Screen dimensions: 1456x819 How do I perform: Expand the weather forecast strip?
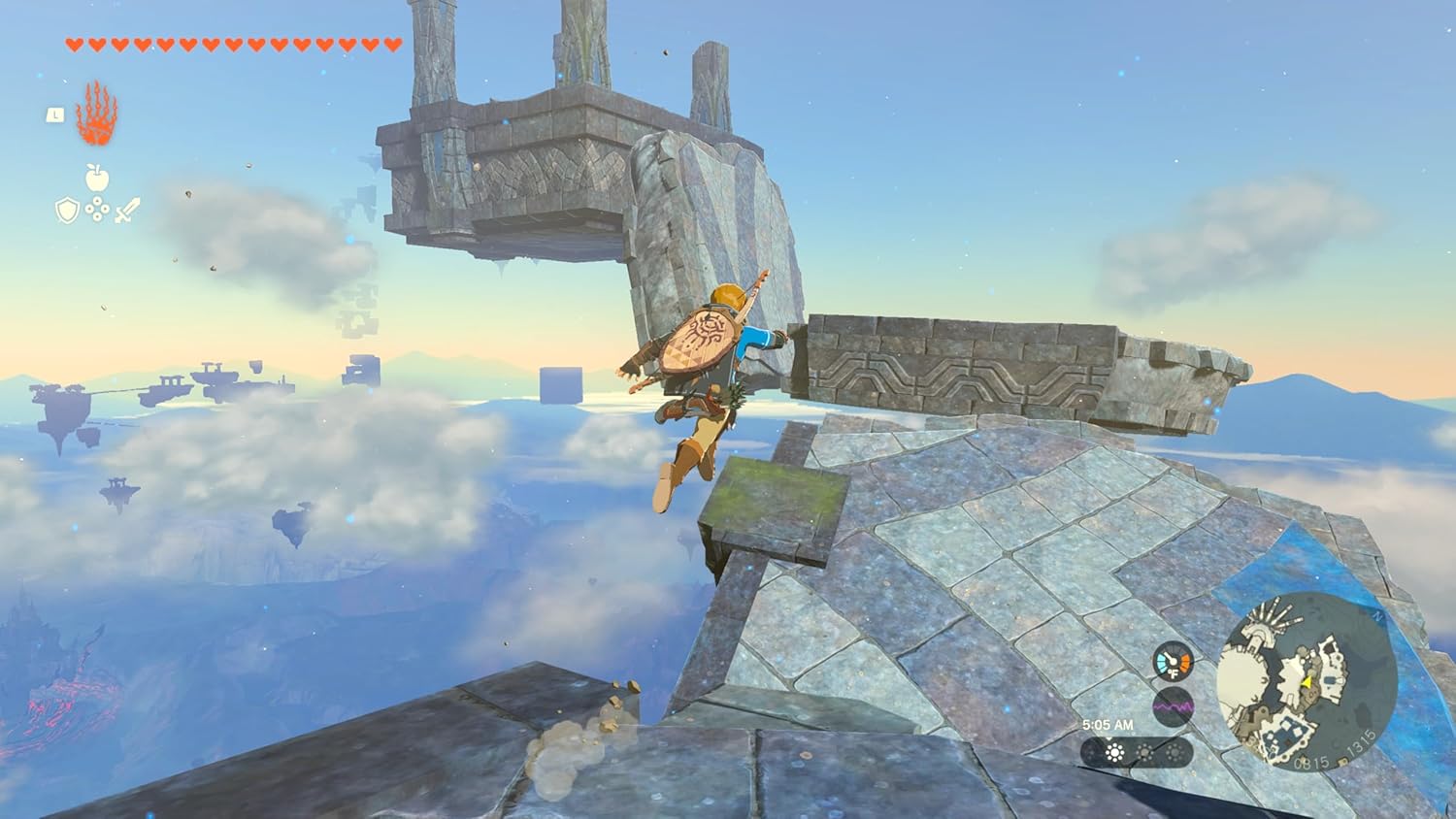click(1135, 753)
